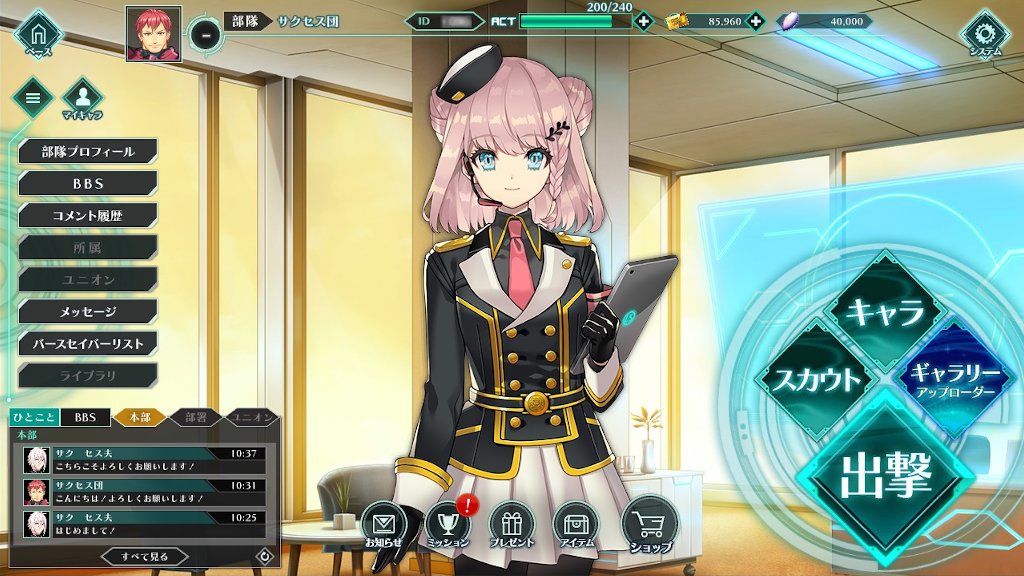Open the アイテム chest icon

pyautogui.click(x=575, y=524)
